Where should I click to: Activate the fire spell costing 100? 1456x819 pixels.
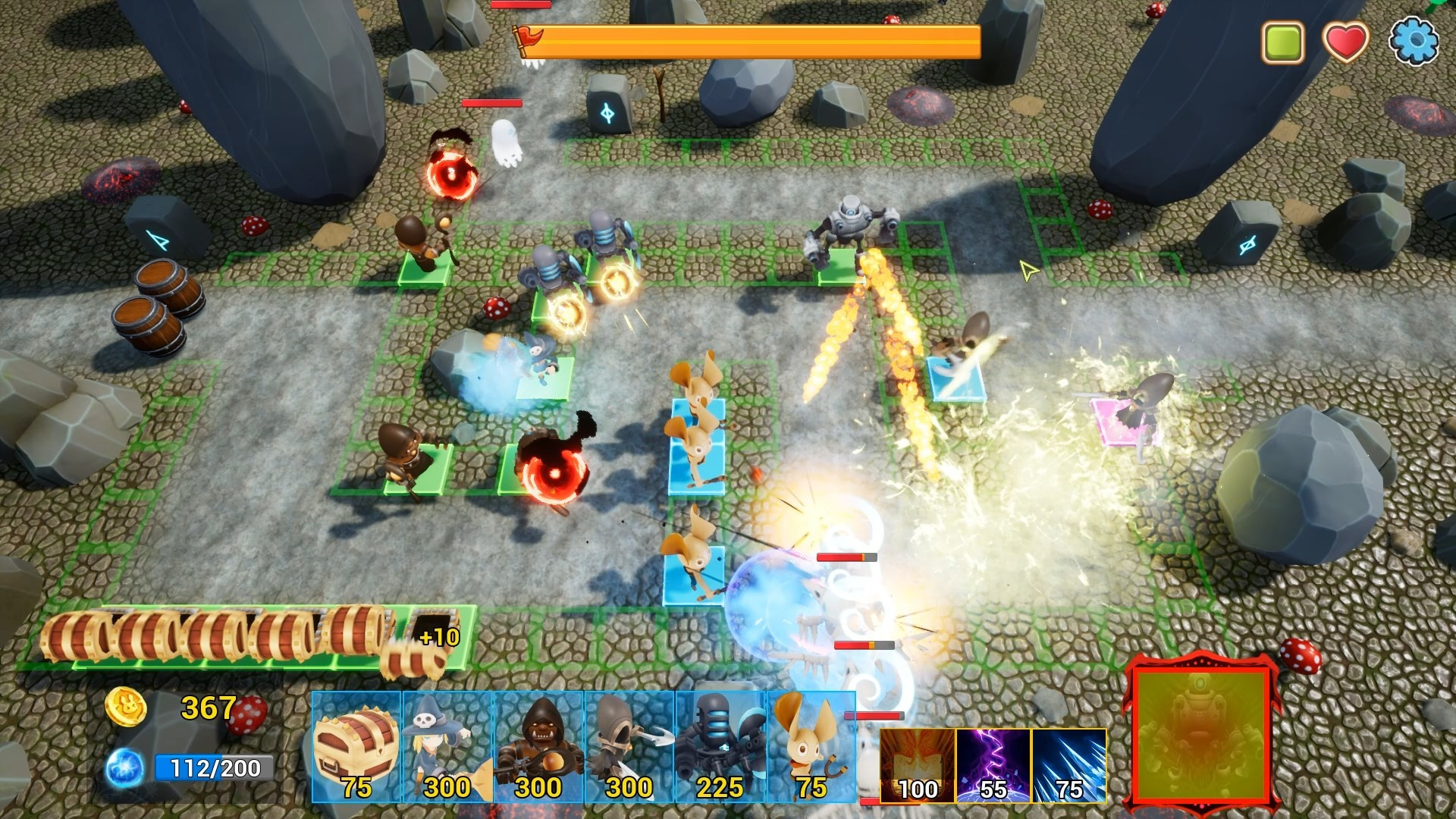pyautogui.click(x=918, y=764)
